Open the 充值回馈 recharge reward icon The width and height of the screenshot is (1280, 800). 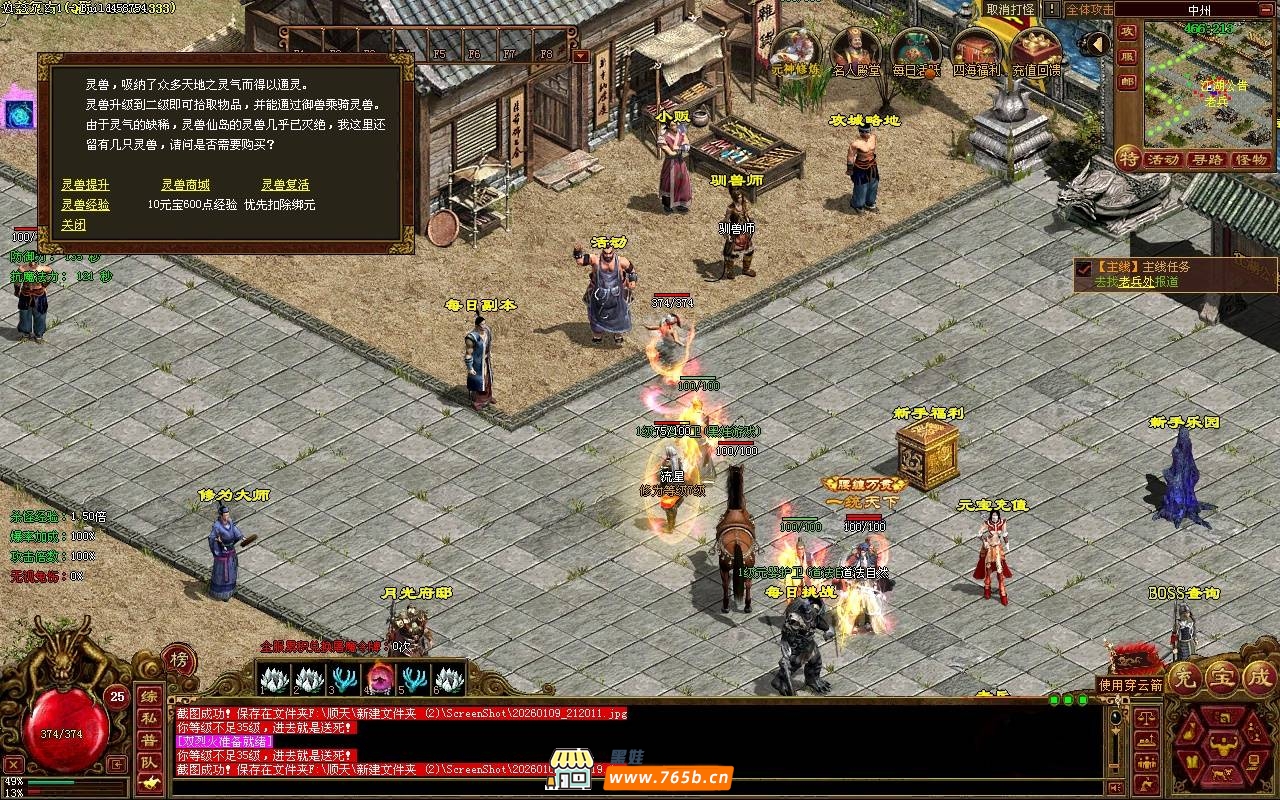(x=1036, y=51)
